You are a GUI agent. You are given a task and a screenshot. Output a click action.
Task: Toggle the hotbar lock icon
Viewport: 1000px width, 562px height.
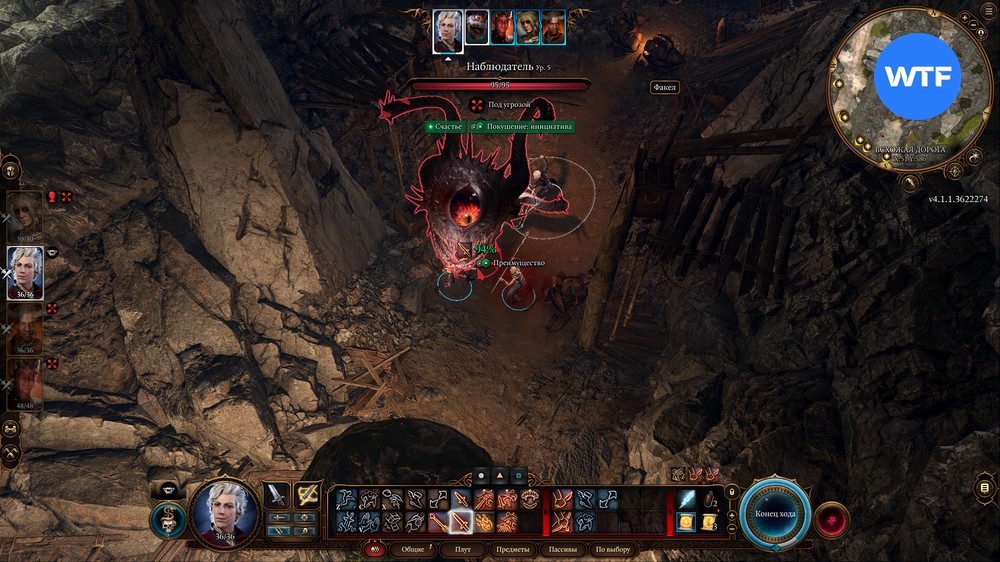coord(732,491)
